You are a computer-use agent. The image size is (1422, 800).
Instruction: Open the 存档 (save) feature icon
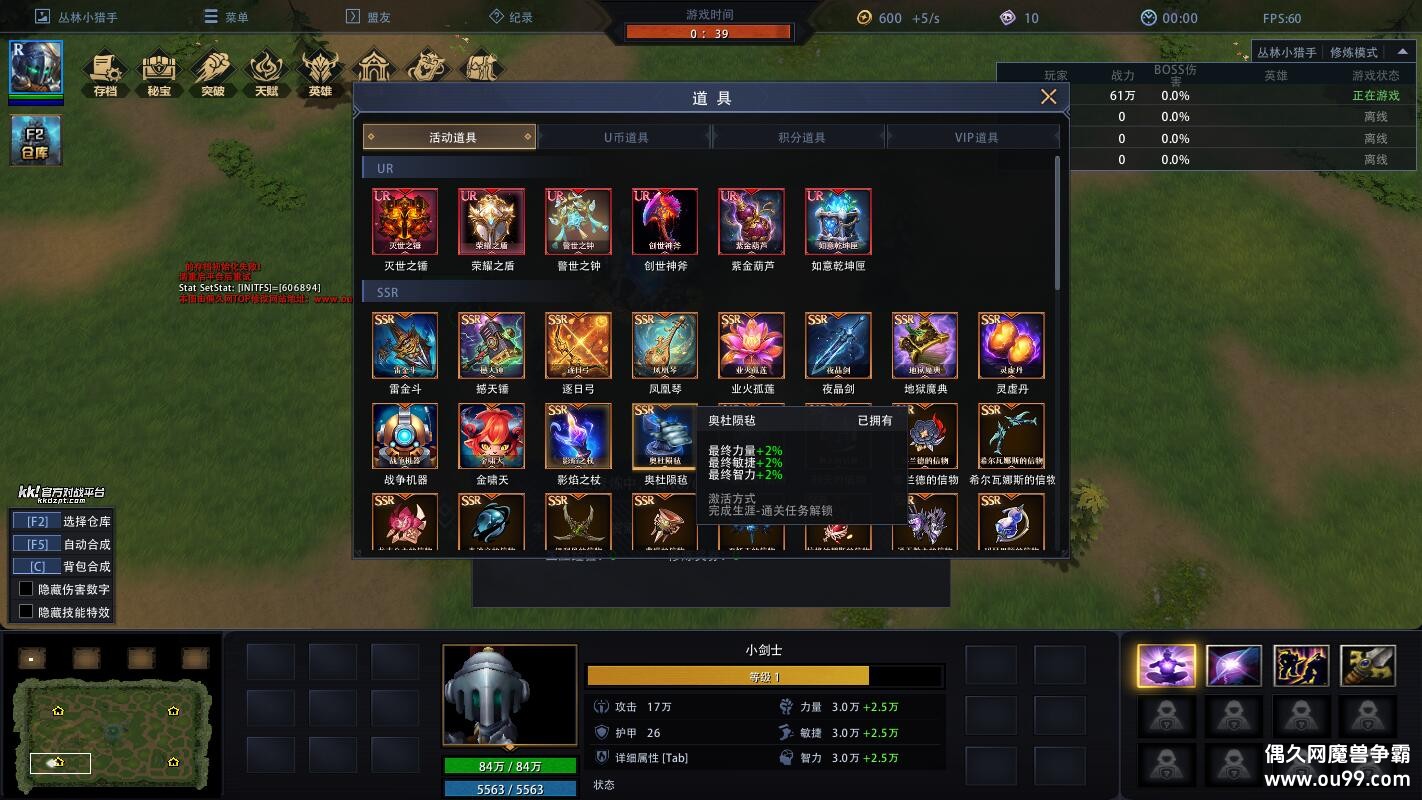pyautogui.click(x=106, y=68)
